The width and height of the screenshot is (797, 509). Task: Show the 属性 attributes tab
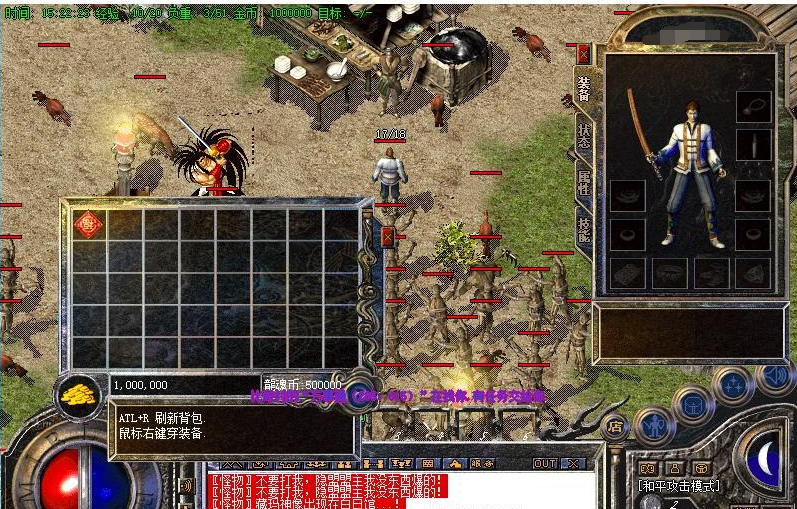(583, 183)
